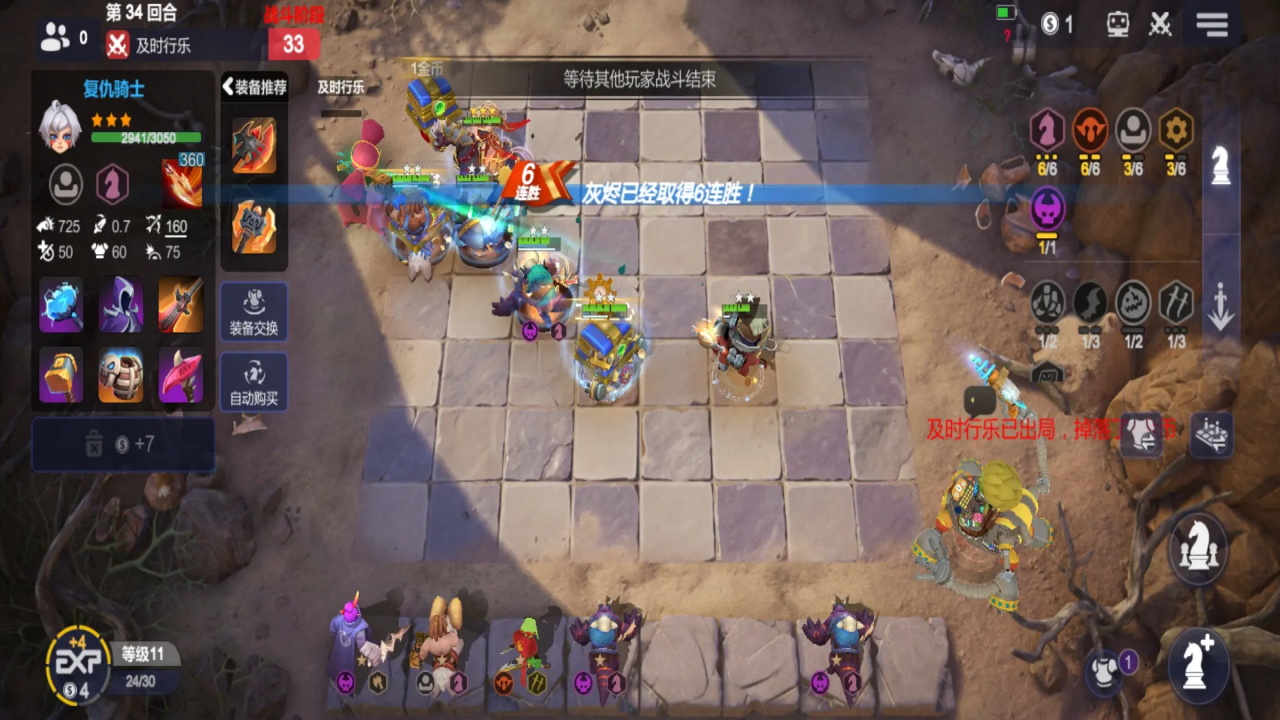Select the blue lightning hammer item
This screenshot has width=1280, height=720.
point(61,305)
